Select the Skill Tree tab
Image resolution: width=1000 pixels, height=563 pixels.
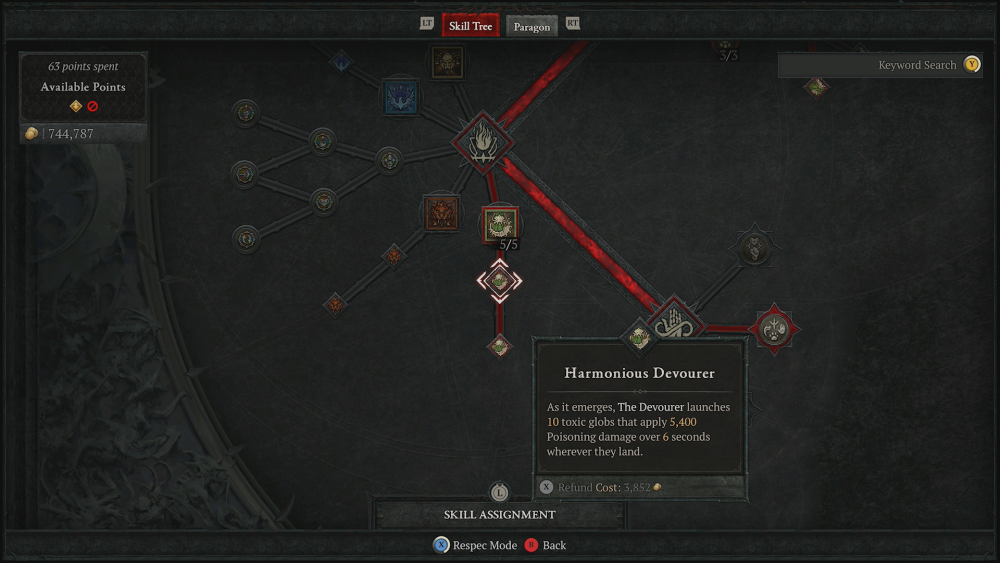470,26
